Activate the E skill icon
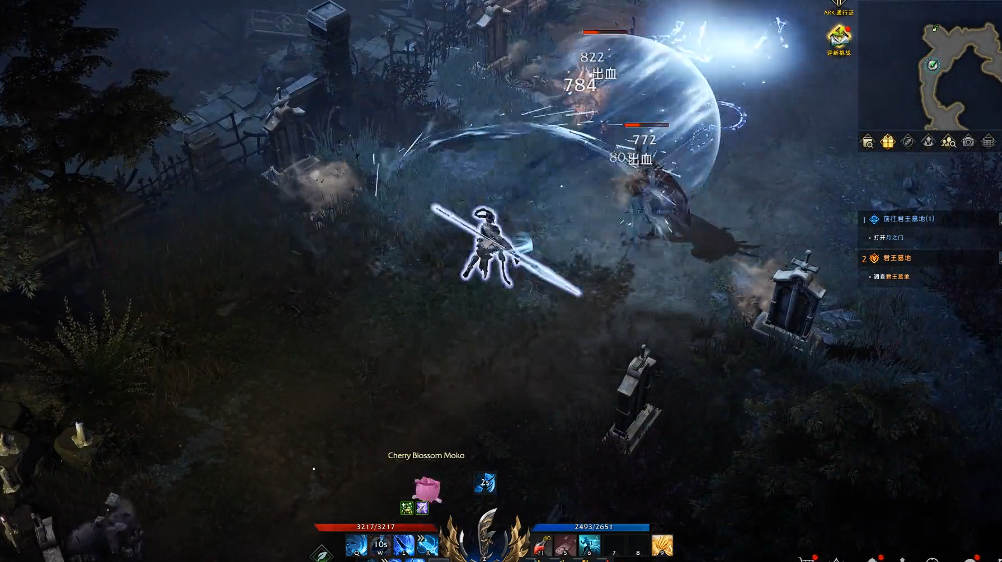This screenshot has height=562, width=1002. [x=404, y=545]
